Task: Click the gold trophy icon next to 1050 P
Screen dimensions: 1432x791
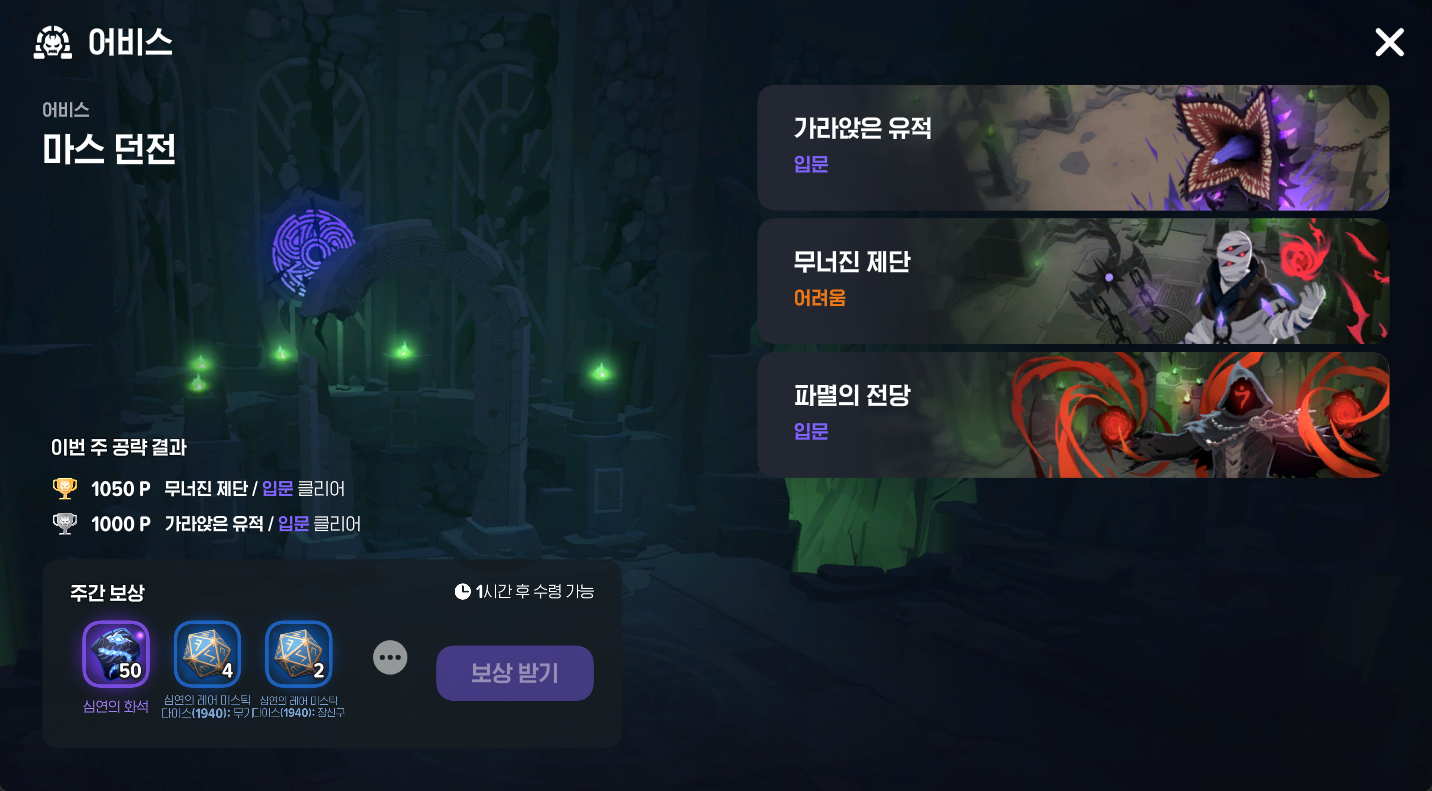Action: coord(65,488)
